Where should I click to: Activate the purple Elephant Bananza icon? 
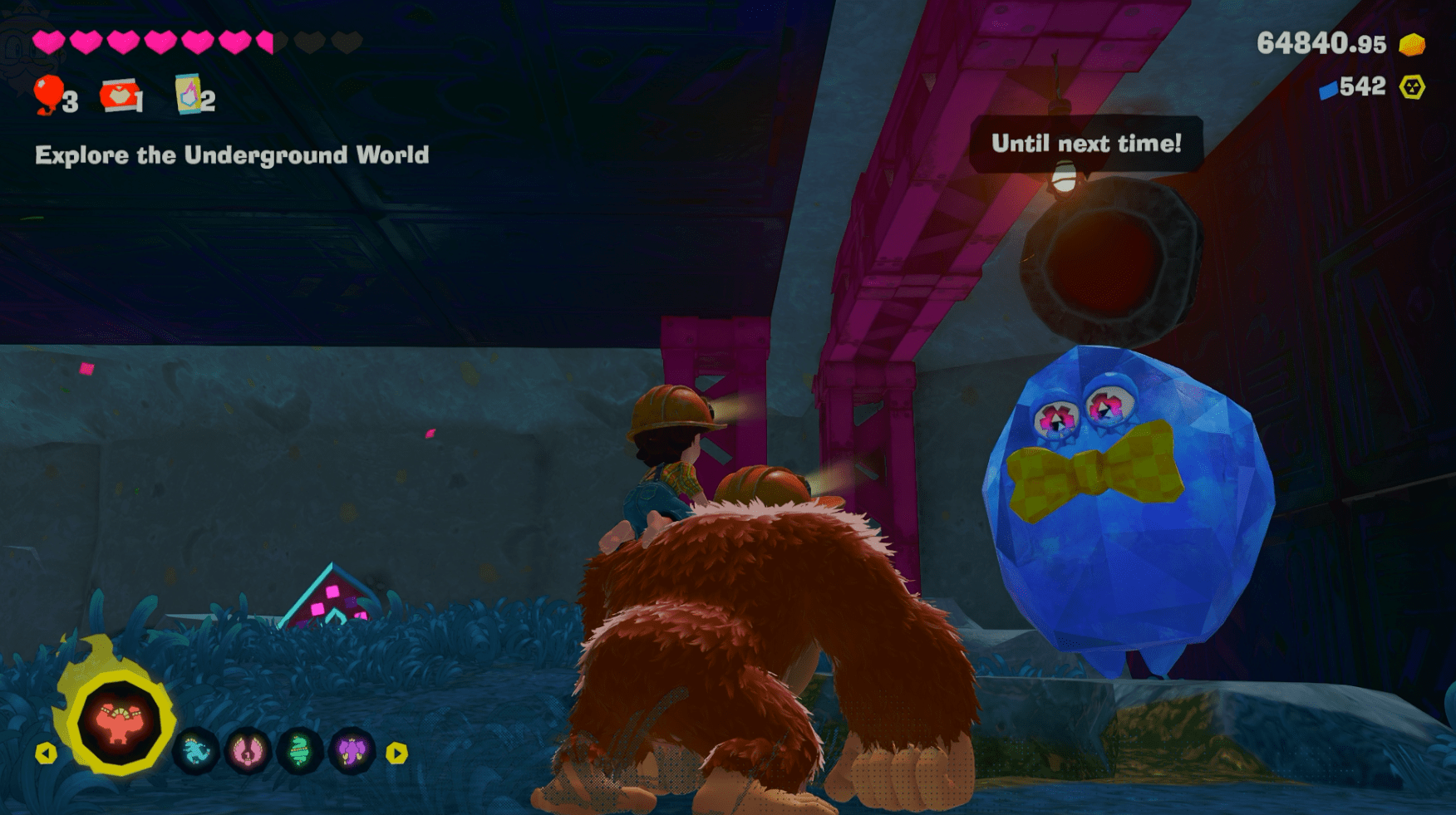pos(352,752)
